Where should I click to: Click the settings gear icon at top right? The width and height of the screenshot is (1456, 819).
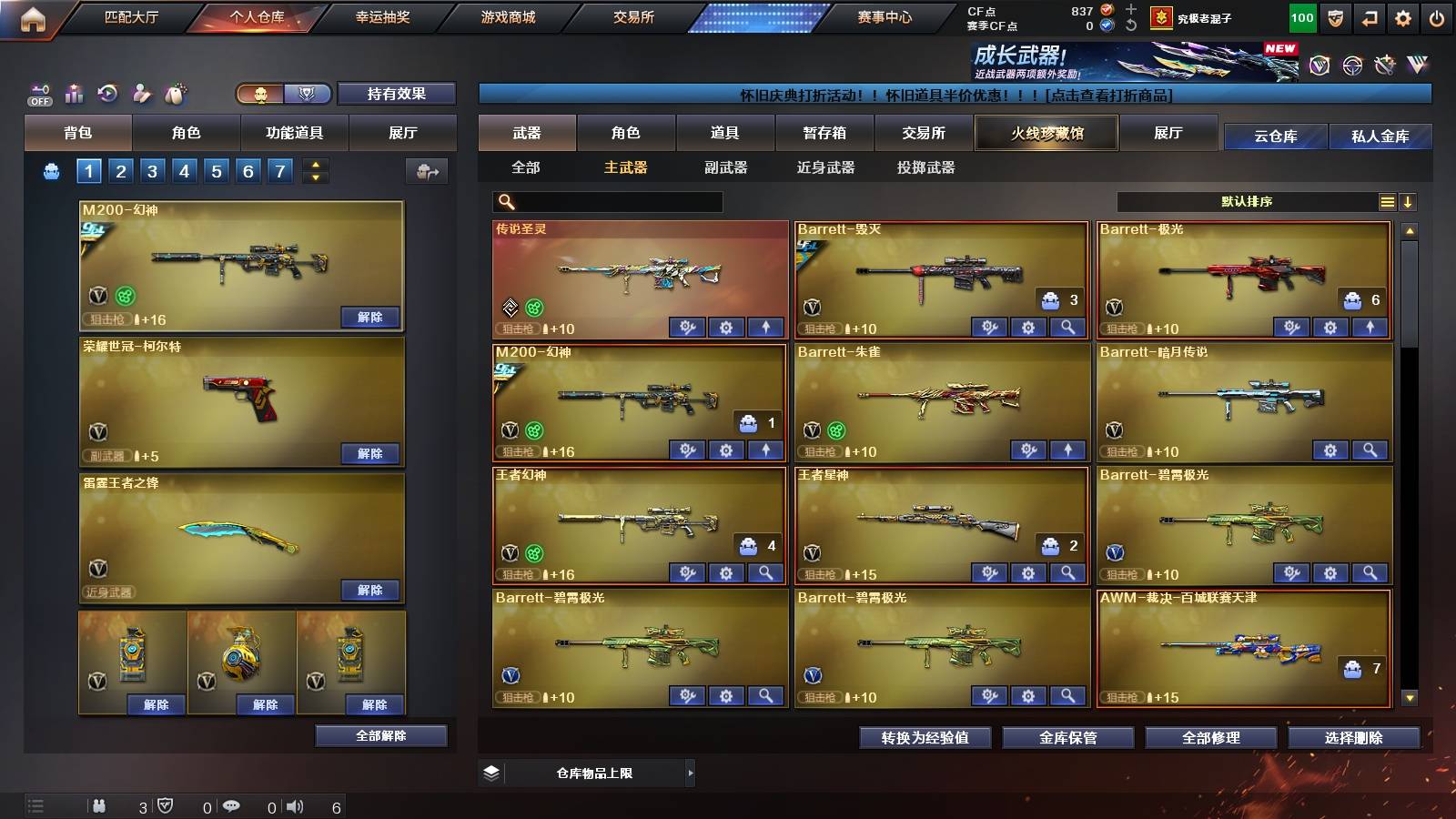(x=1402, y=15)
